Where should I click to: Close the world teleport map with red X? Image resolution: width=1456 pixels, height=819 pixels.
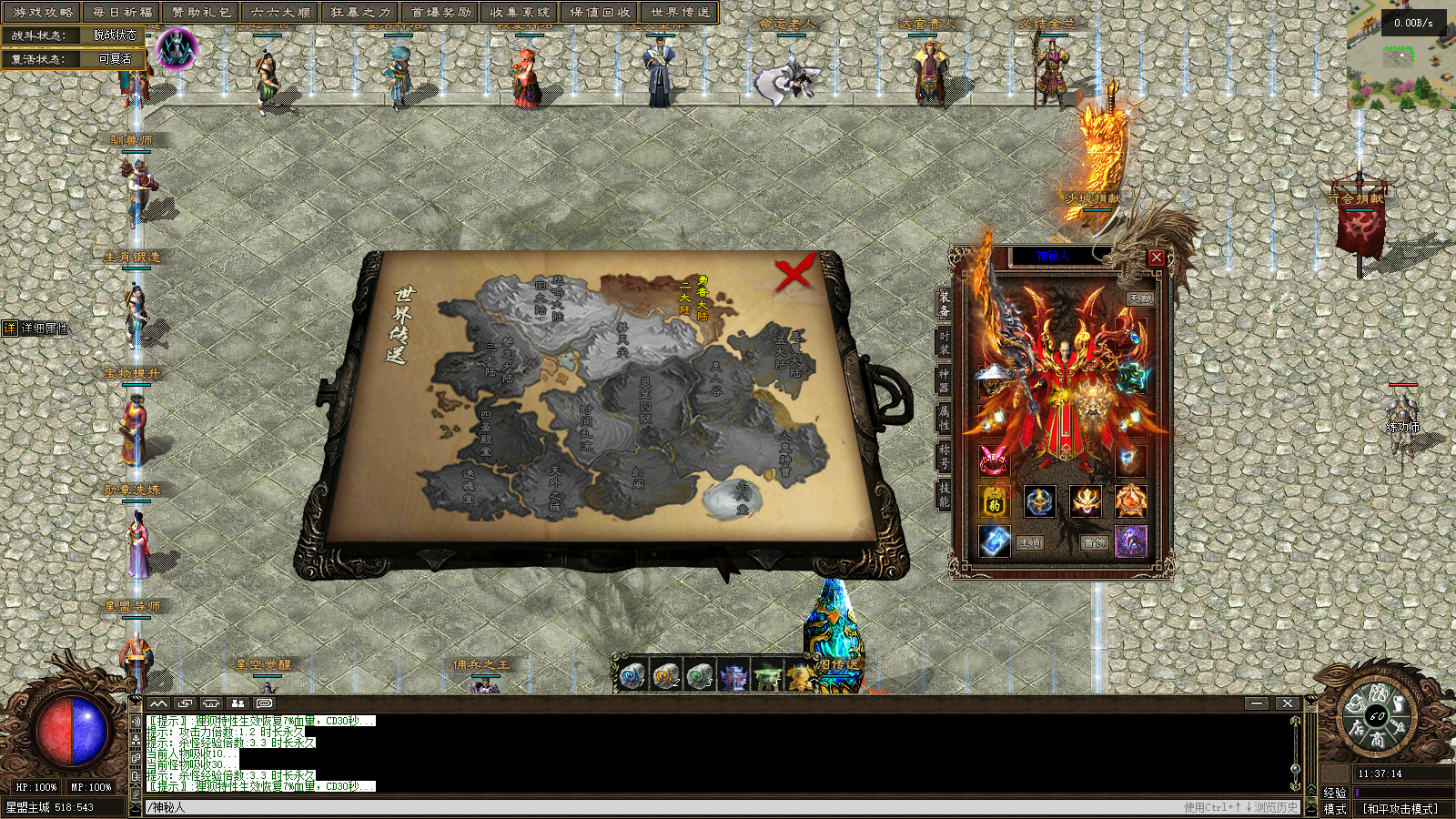[x=794, y=273]
